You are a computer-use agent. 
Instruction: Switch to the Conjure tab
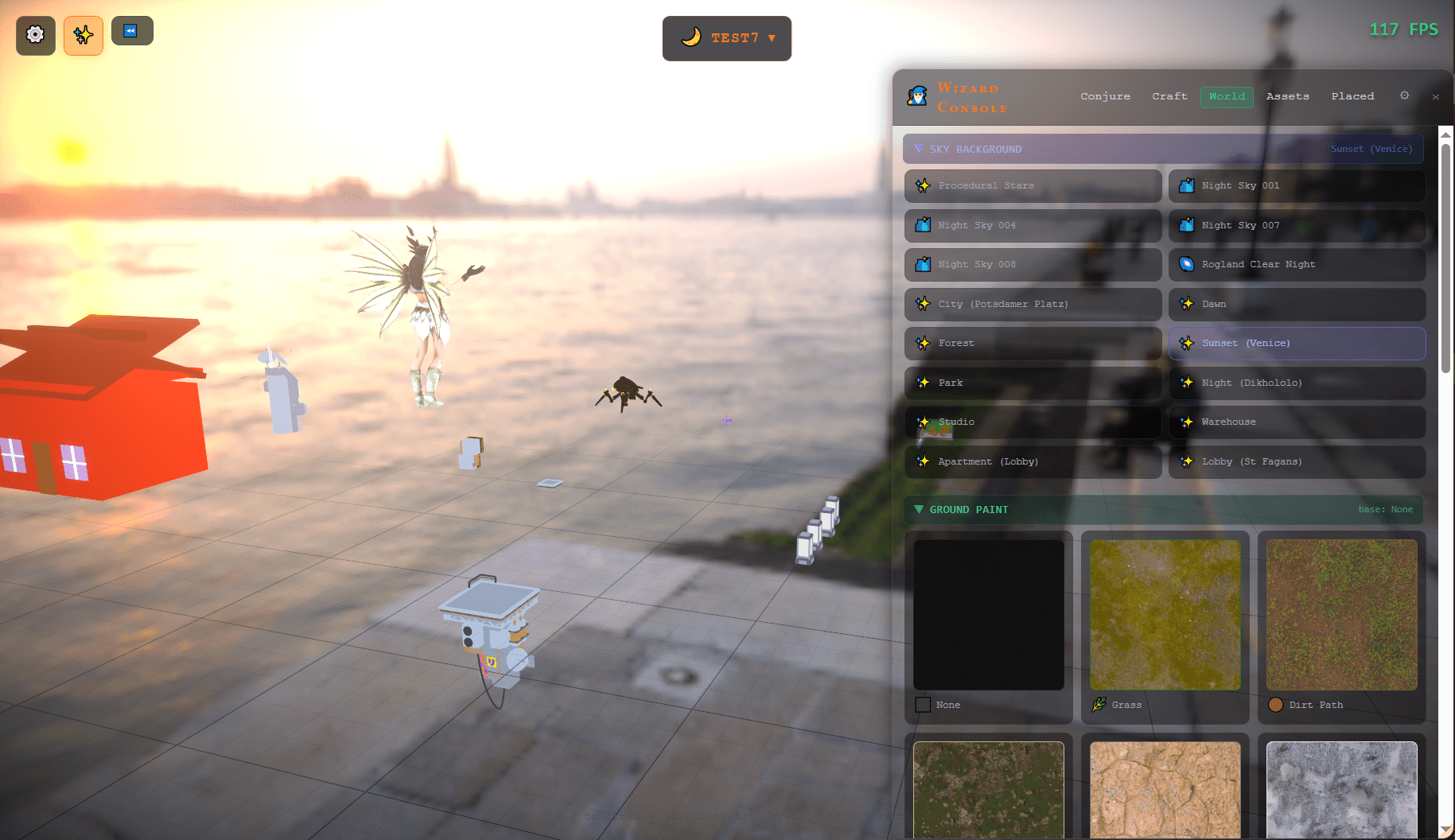pos(1105,96)
